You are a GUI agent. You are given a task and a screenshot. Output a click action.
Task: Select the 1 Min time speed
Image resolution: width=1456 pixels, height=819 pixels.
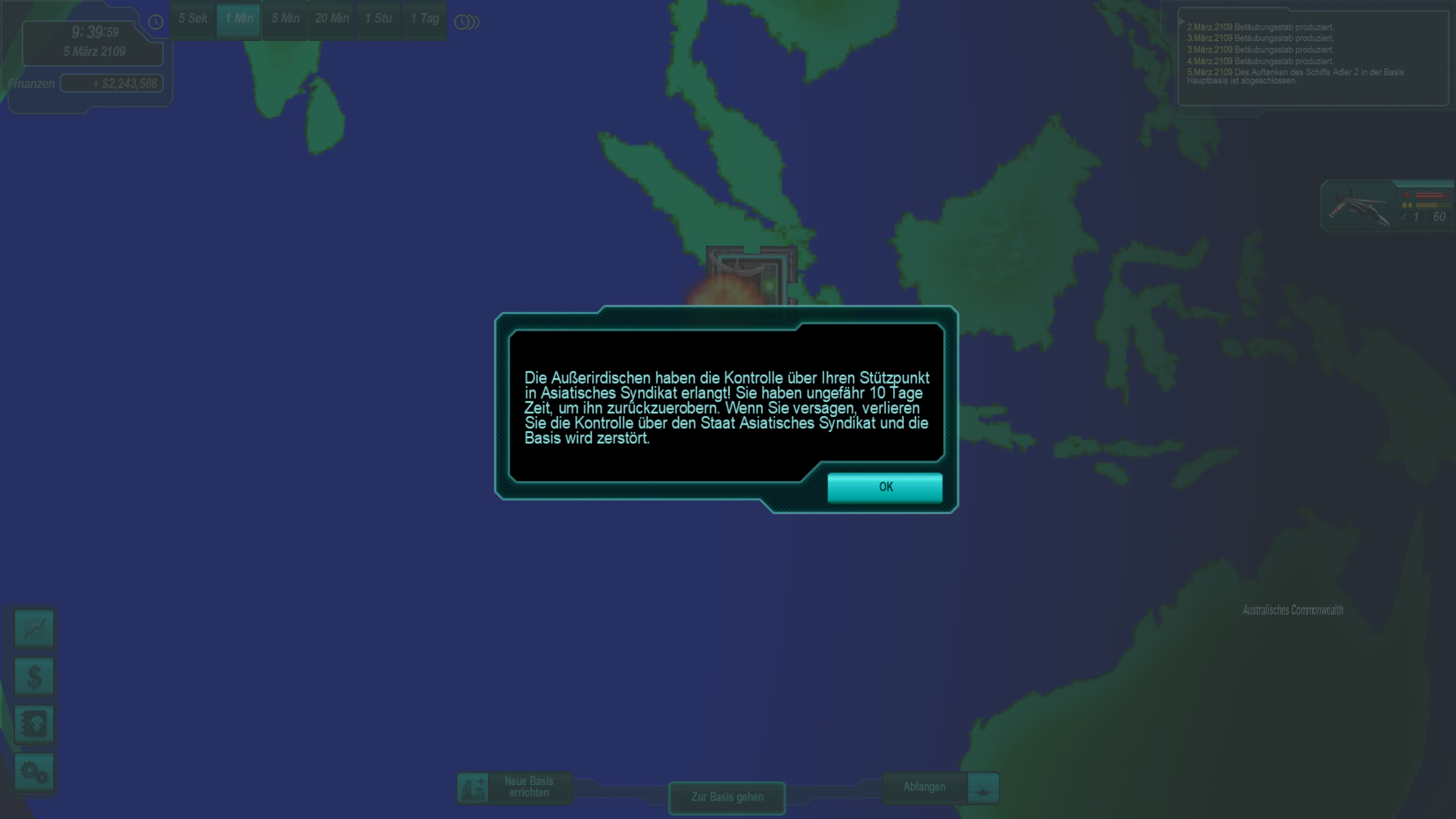[x=238, y=19]
